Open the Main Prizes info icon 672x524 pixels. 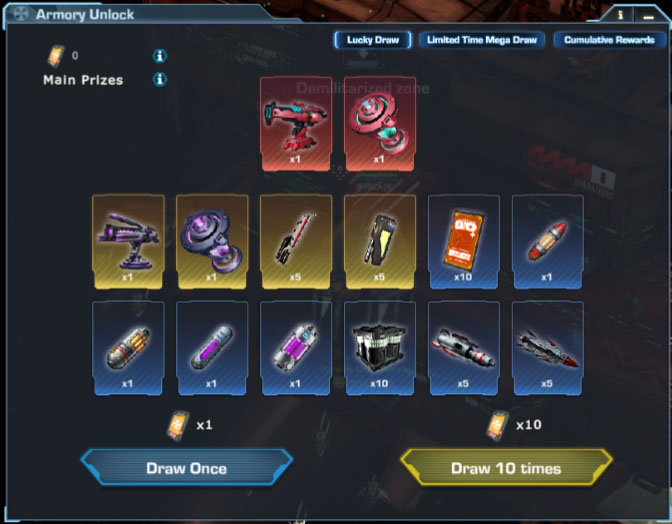tap(159, 79)
